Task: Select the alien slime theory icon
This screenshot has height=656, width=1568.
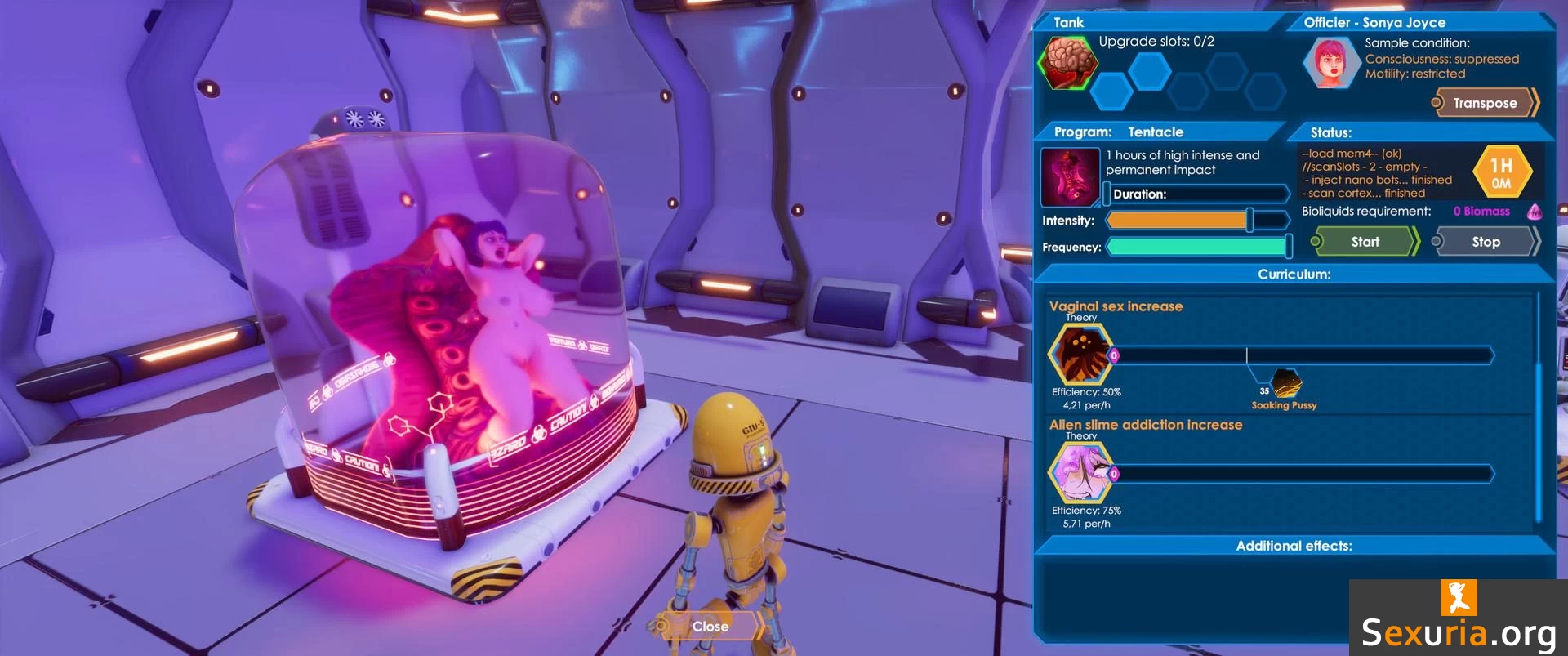Action: pyautogui.click(x=1081, y=473)
